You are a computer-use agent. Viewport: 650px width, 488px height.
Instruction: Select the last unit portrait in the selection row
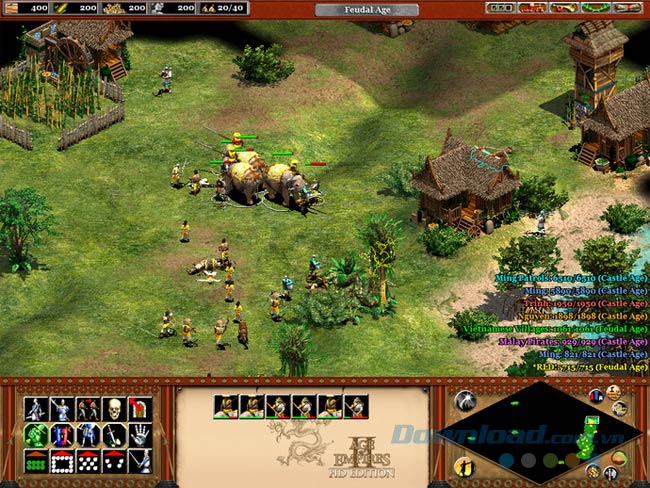click(356, 406)
